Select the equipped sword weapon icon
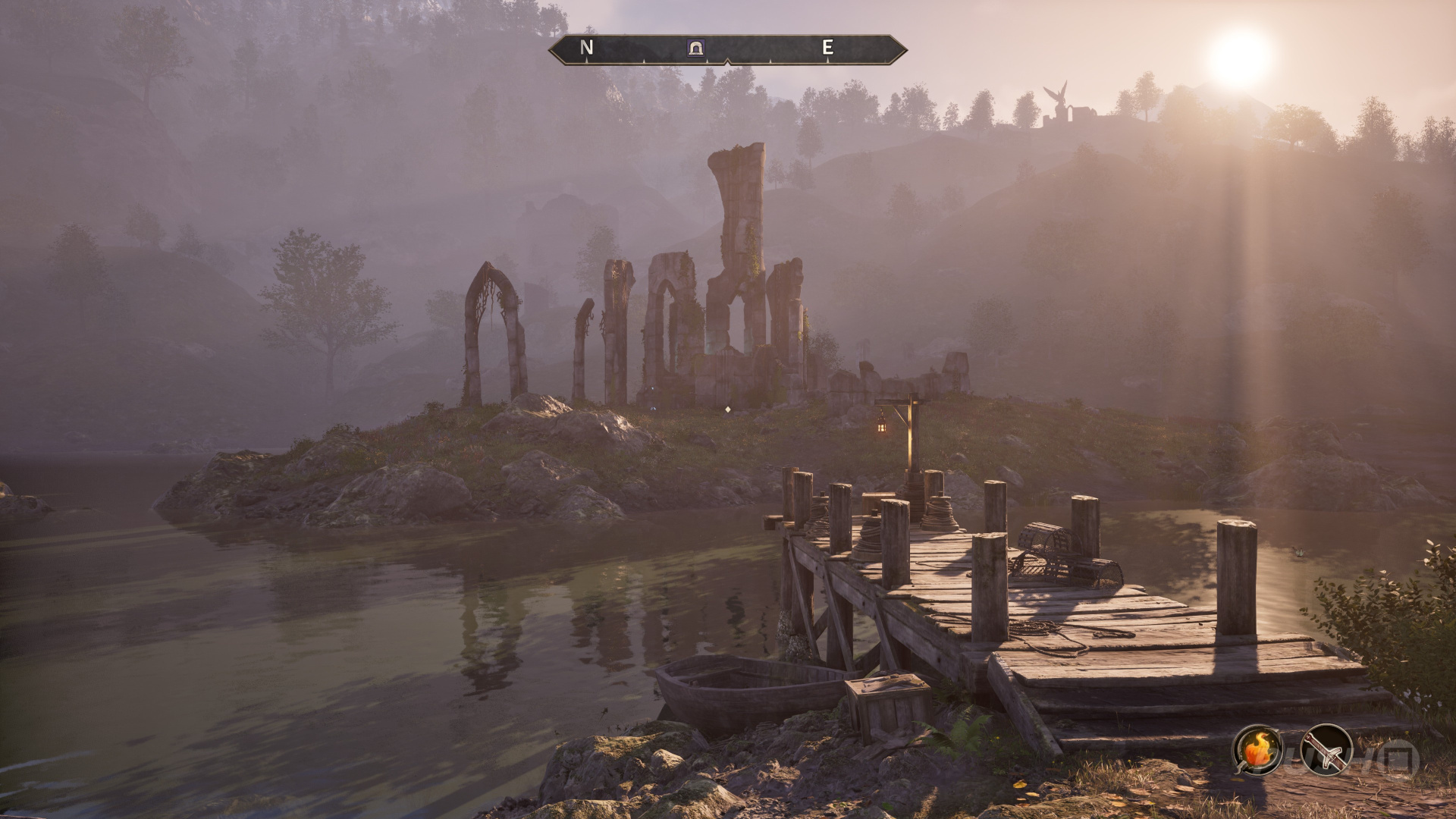This screenshot has width=1456, height=819. pos(1326,751)
